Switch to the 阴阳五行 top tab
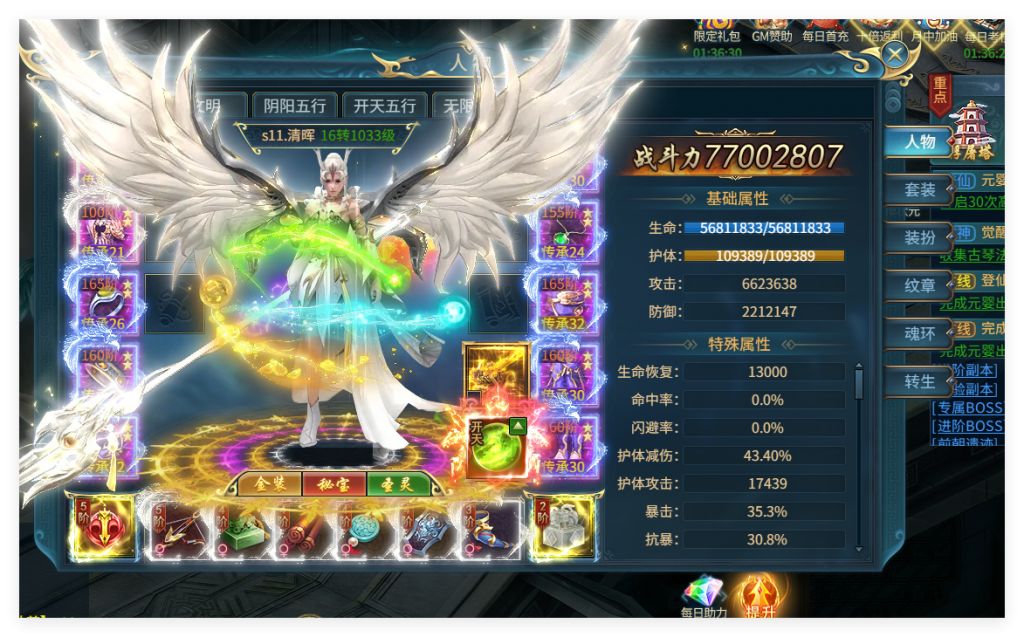 click(x=295, y=105)
